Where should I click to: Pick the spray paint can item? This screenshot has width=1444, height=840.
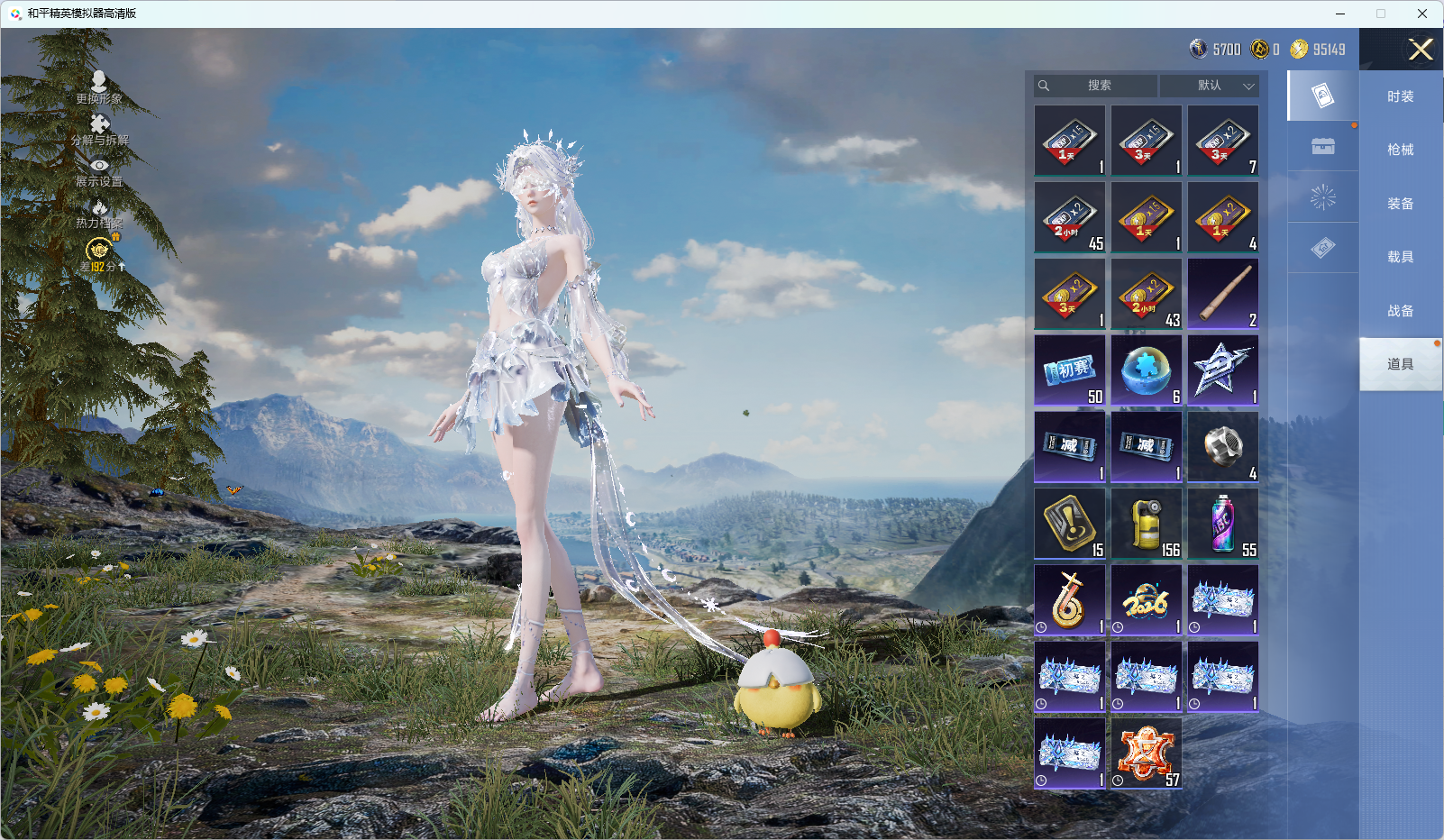pyautogui.click(x=1223, y=524)
